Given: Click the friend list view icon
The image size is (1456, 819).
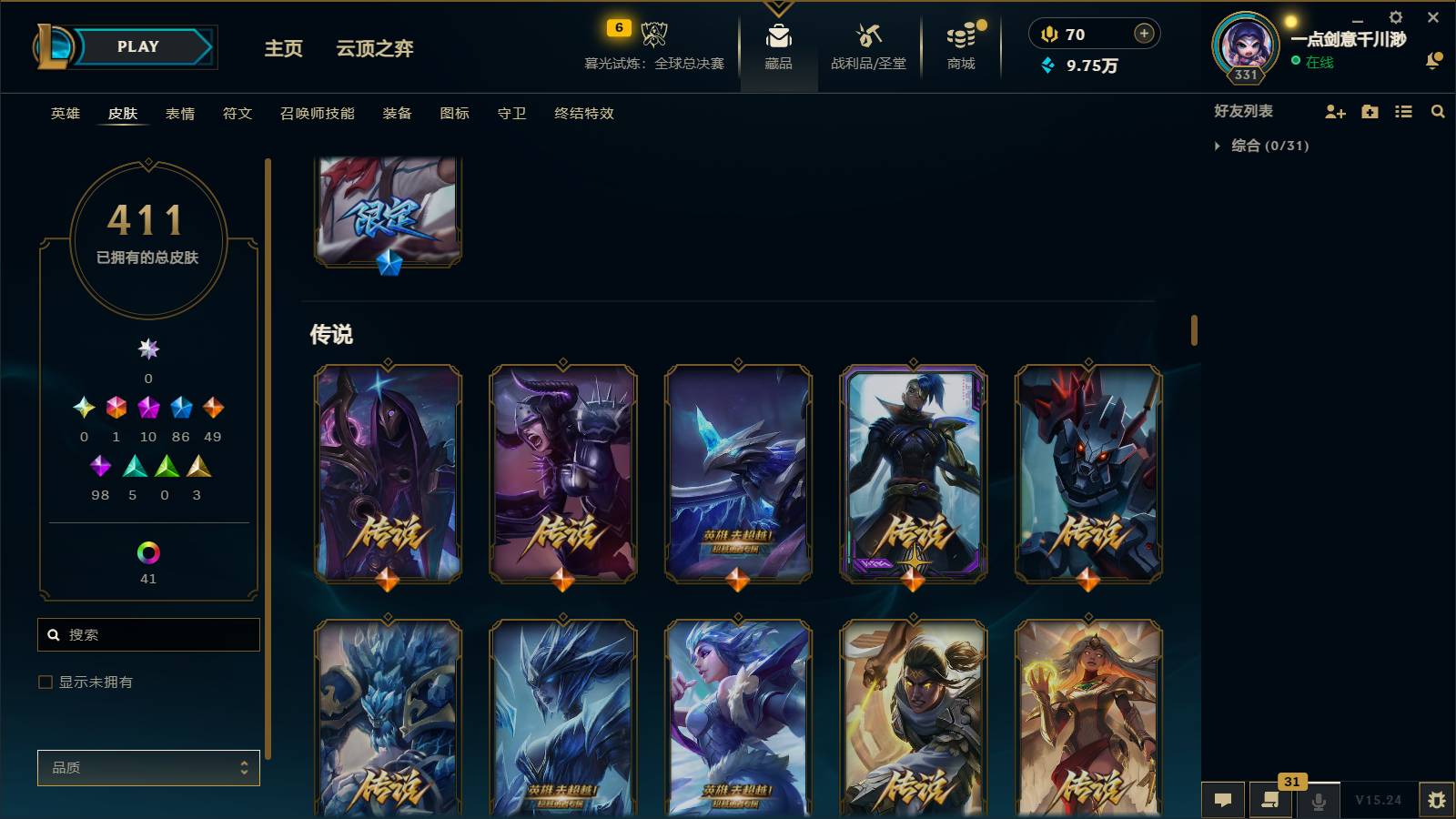Looking at the screenshot, I should click(1403, 112).
